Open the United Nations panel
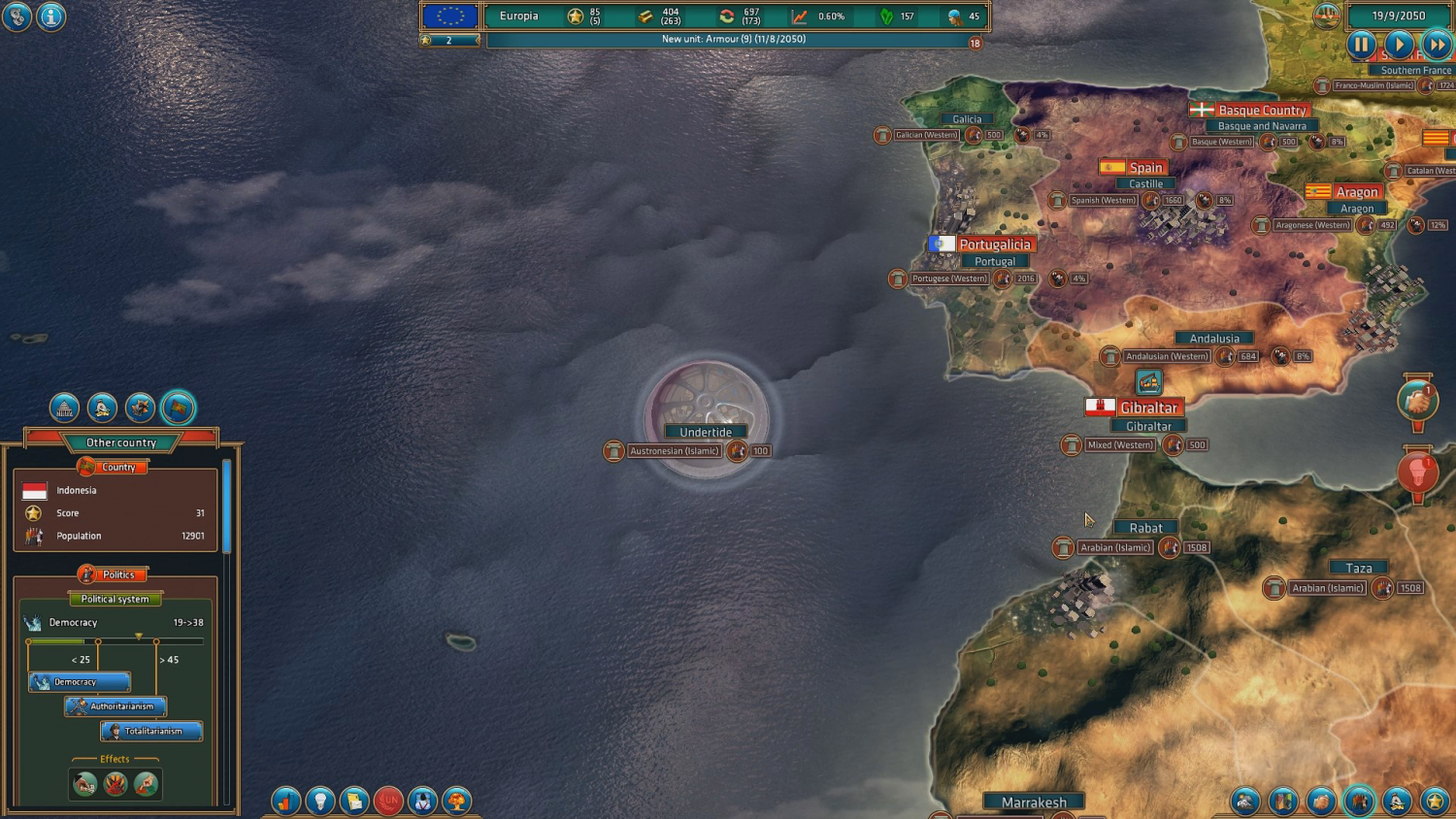 [x=388, y=801]
